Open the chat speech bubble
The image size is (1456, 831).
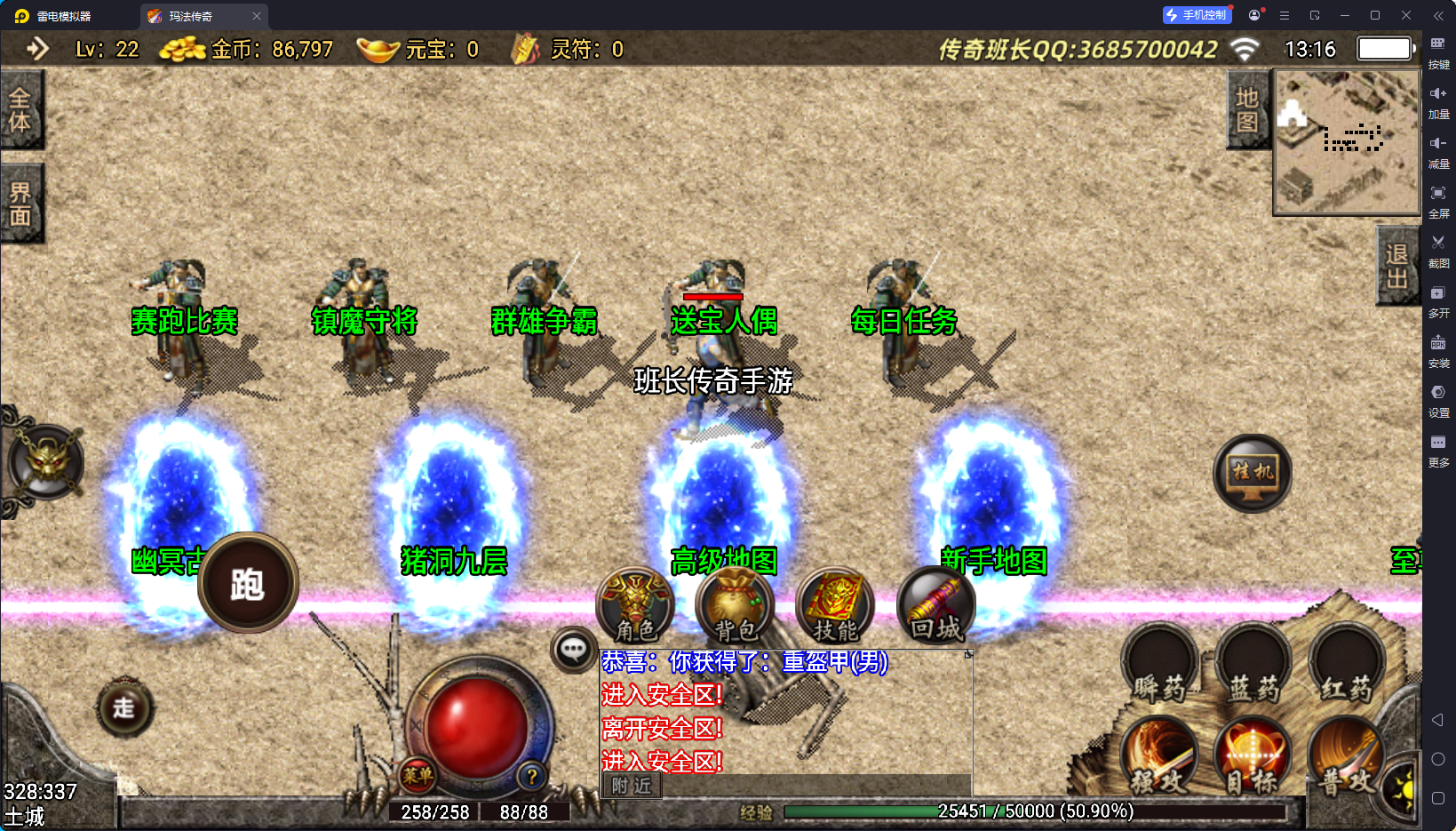573,650
